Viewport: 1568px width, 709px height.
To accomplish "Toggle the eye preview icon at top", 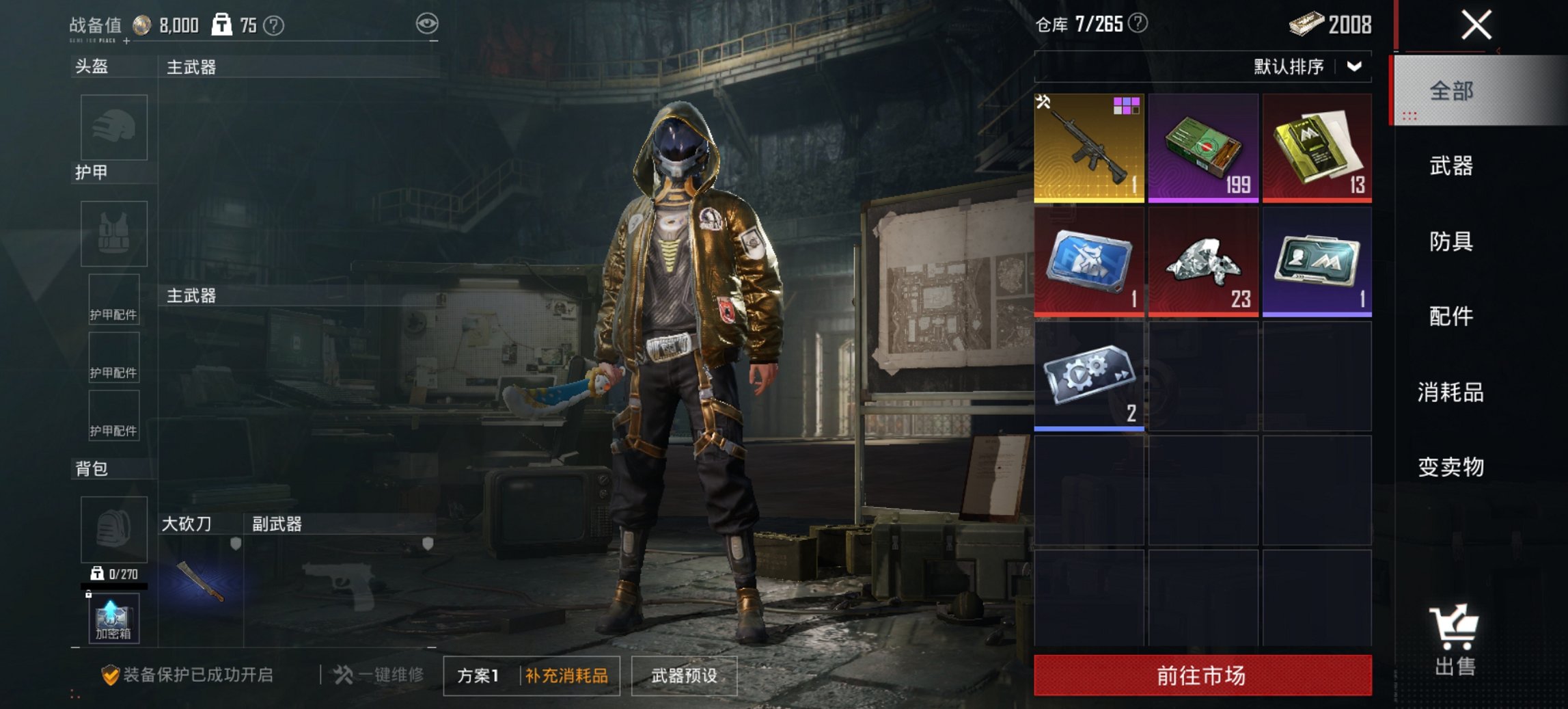I will (428, 22).
